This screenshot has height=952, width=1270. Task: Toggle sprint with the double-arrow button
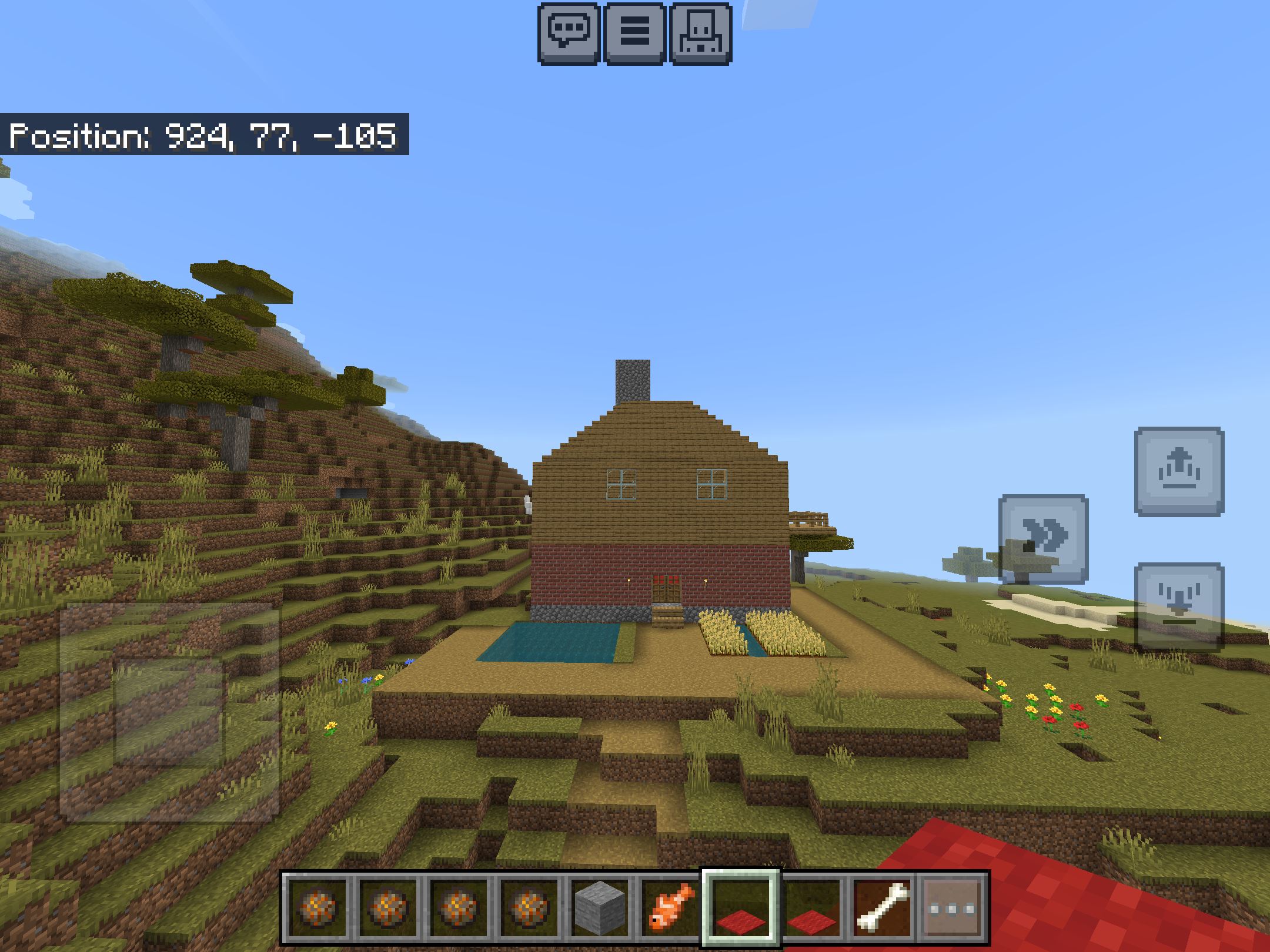(1044, 539)
